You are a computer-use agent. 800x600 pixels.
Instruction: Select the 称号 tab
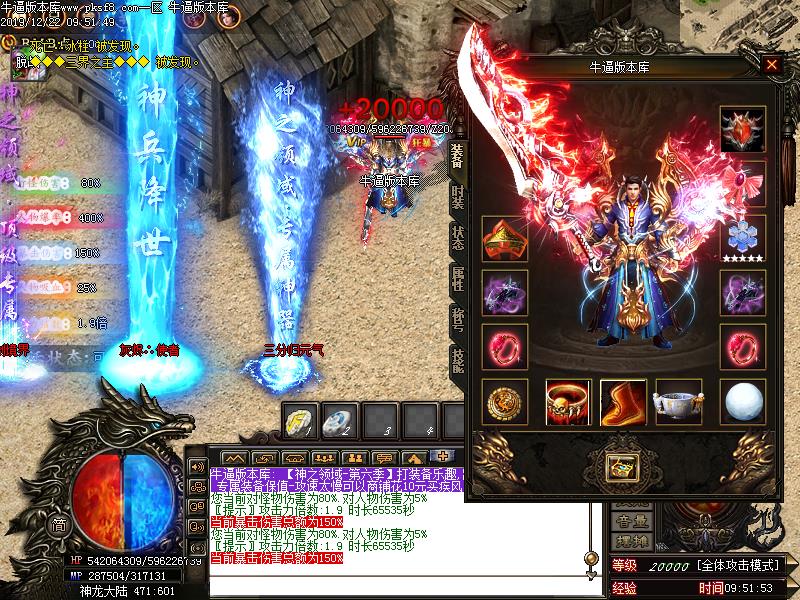(x=457, y=318)
